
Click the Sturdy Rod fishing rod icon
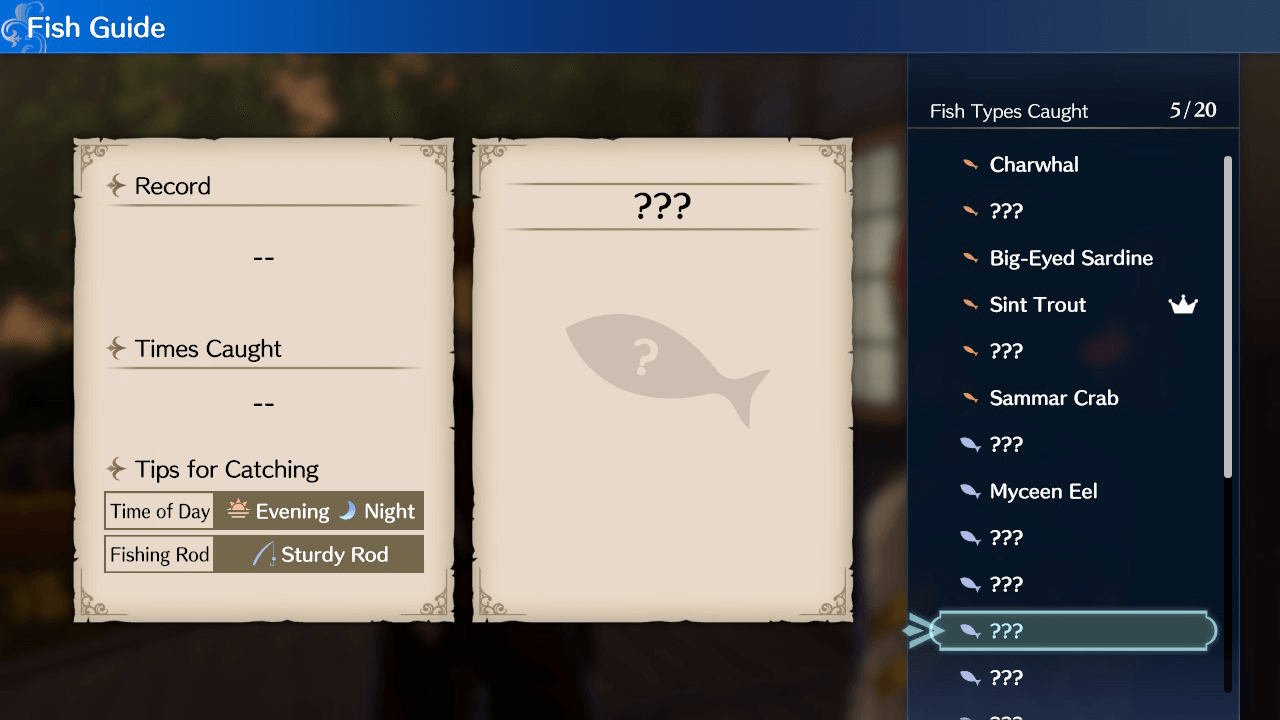266,553
